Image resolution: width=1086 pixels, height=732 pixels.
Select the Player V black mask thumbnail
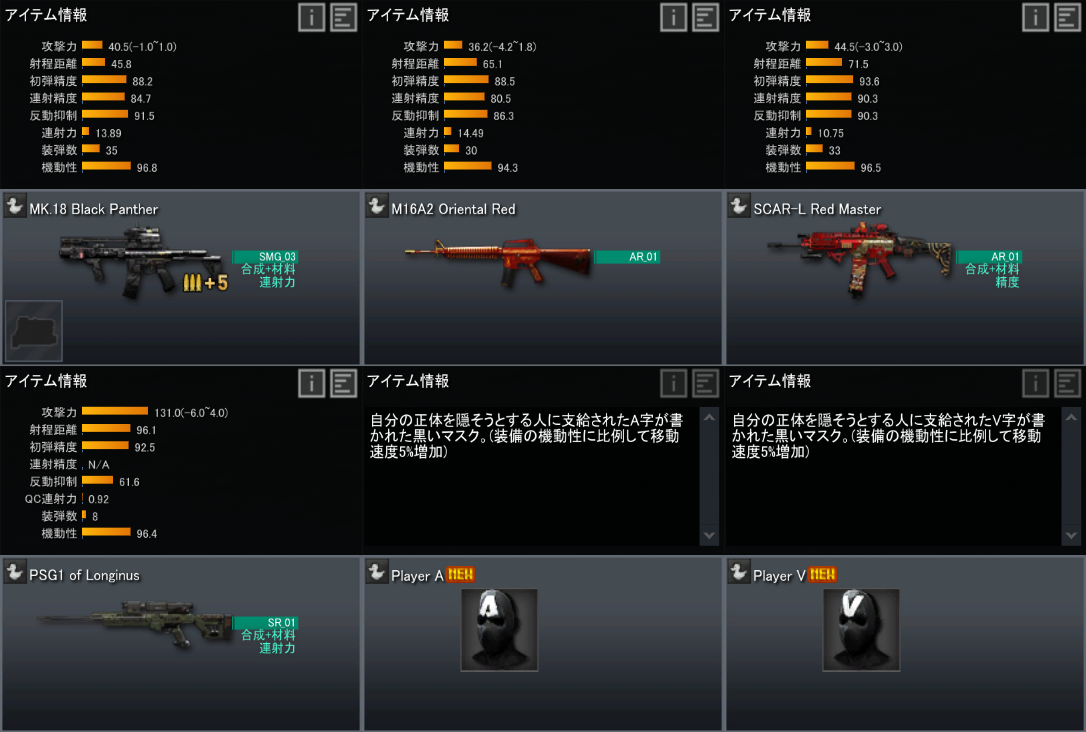click(x=861, y=630)
